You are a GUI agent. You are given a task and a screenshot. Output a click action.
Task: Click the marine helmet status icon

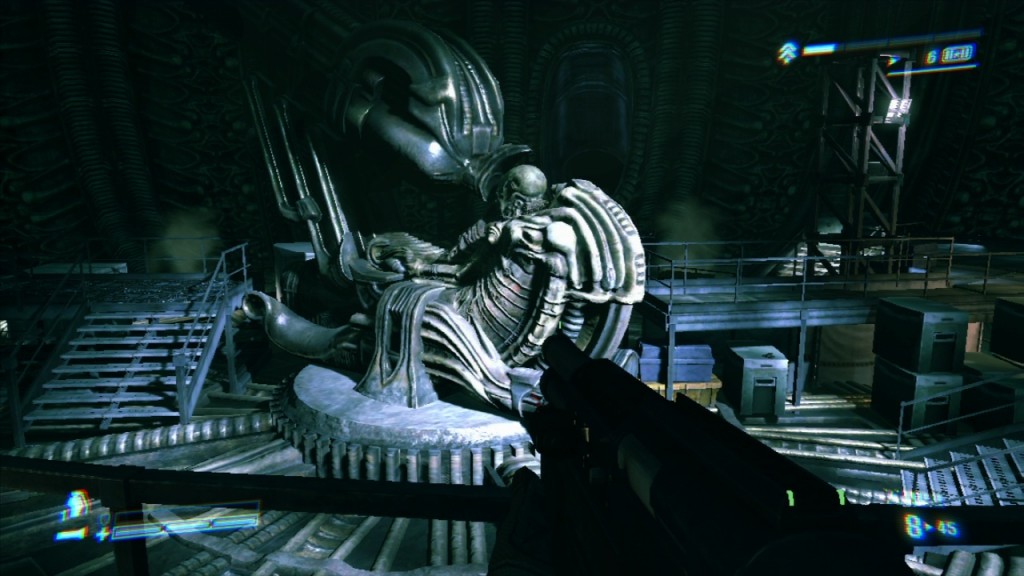point(77,504)
